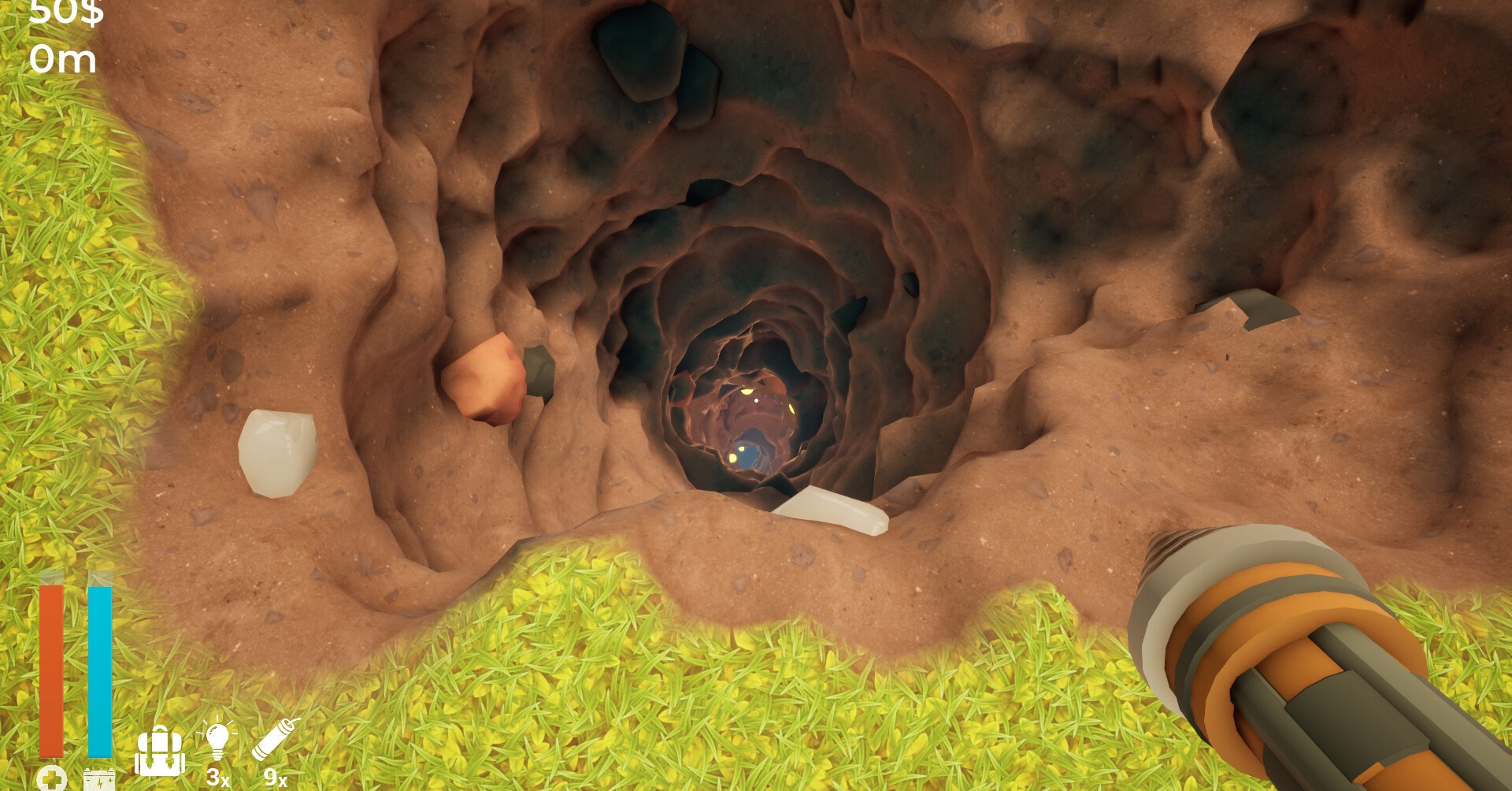Select the dynamite stick icon
1512x791 pixels.
[275, 739]
